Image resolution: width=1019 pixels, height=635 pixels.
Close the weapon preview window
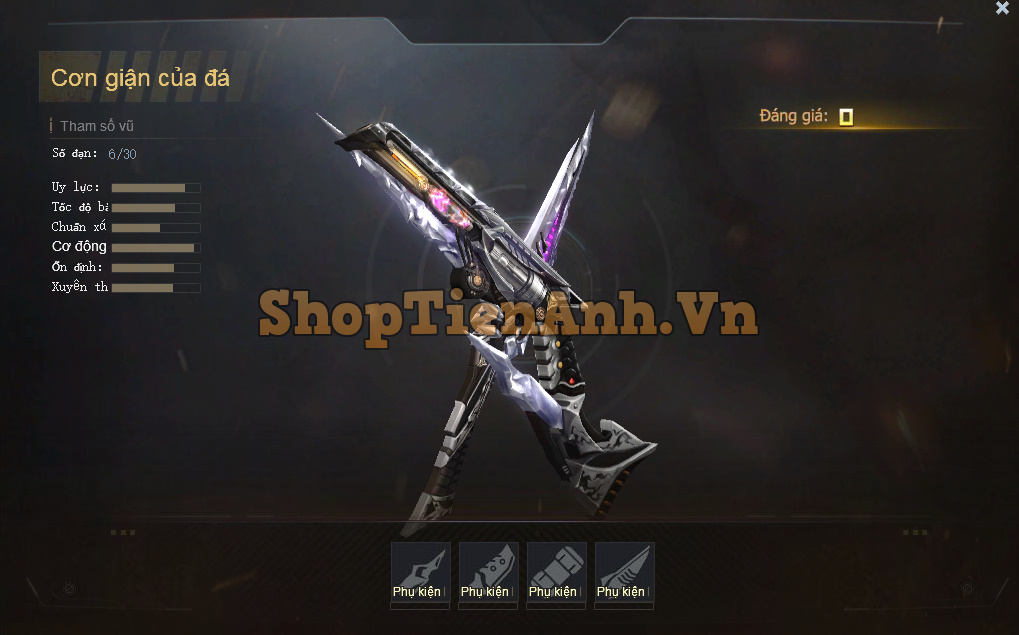click(x=1002, y=9)
